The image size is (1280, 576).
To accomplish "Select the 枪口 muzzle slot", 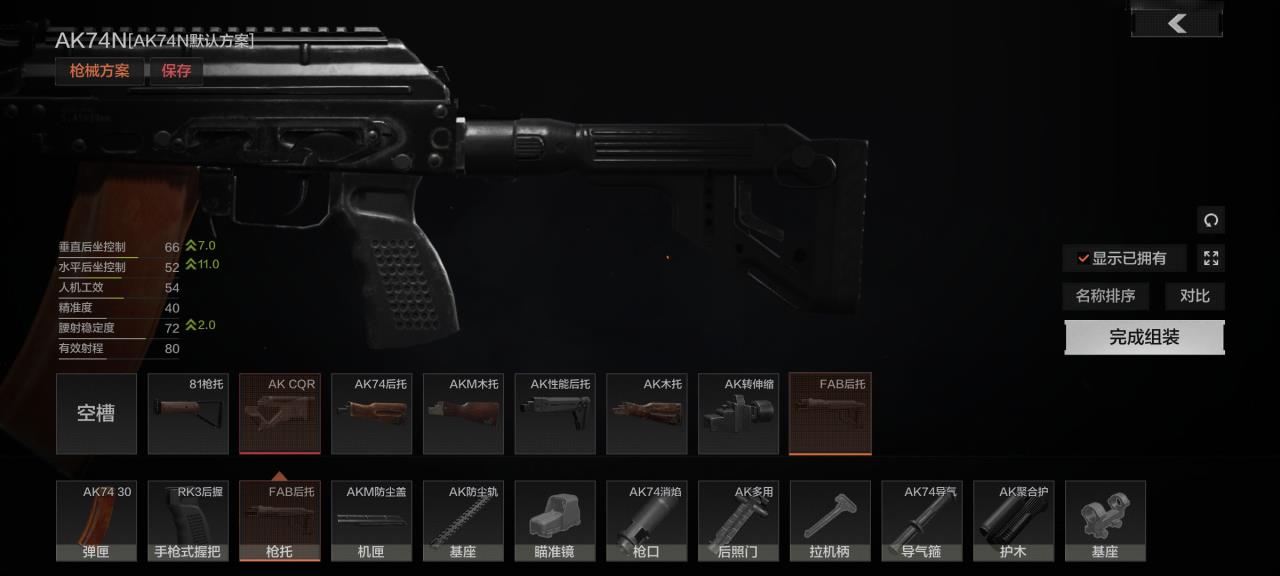I will coord(647,521).
